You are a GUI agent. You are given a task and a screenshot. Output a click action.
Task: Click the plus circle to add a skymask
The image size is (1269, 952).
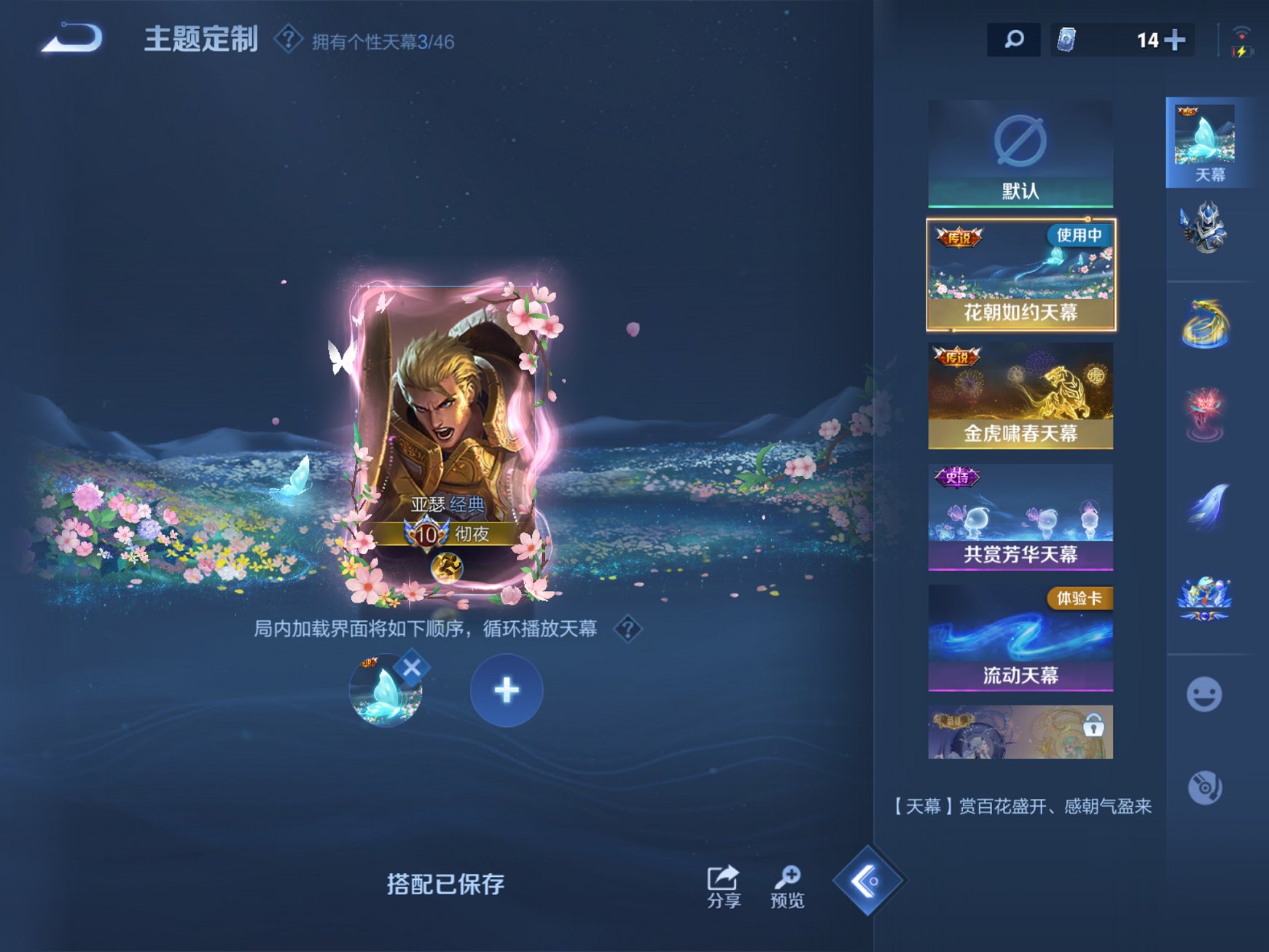pos(506,690)
